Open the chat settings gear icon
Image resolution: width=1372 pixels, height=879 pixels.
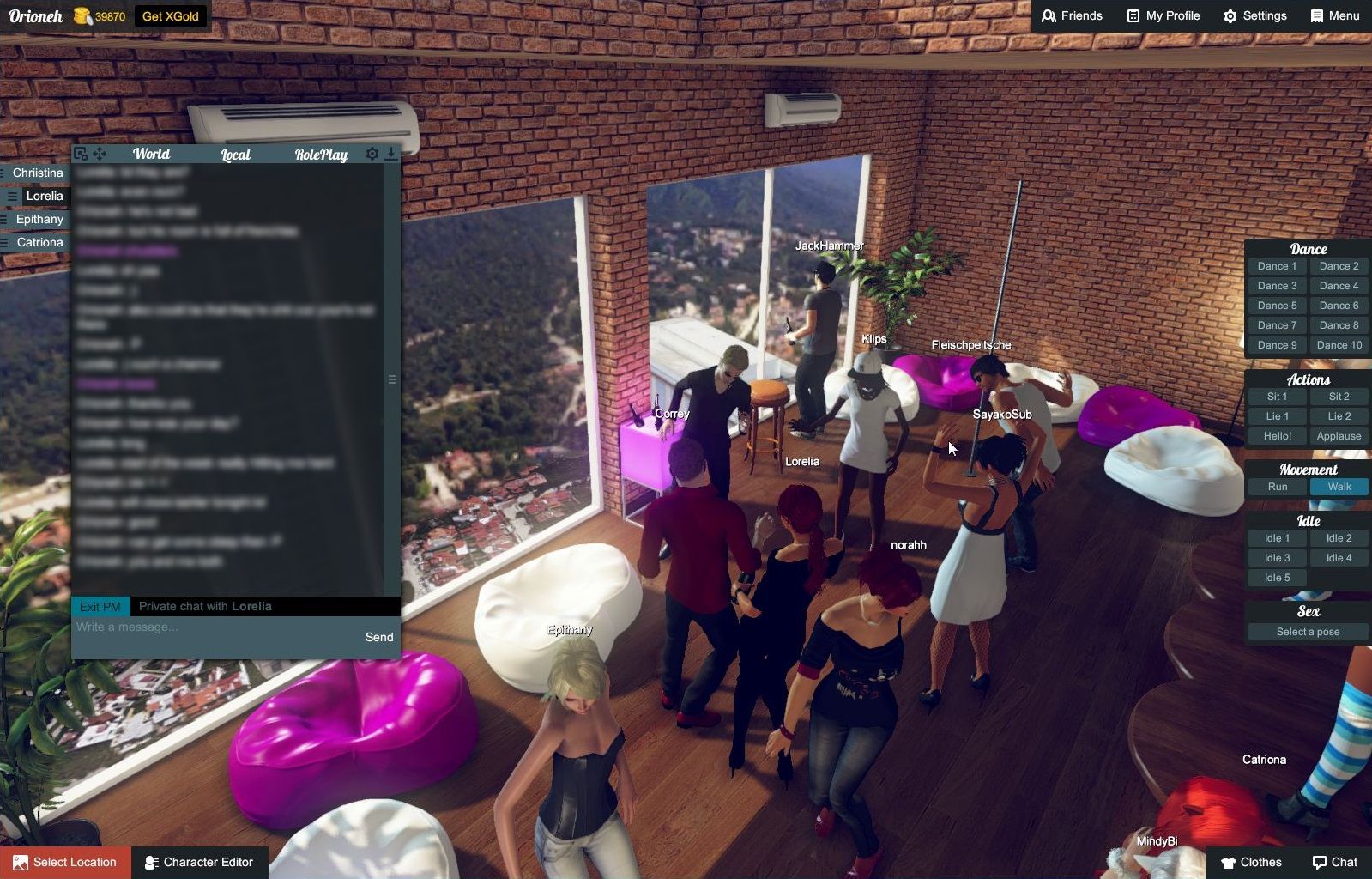coord(372,153)
